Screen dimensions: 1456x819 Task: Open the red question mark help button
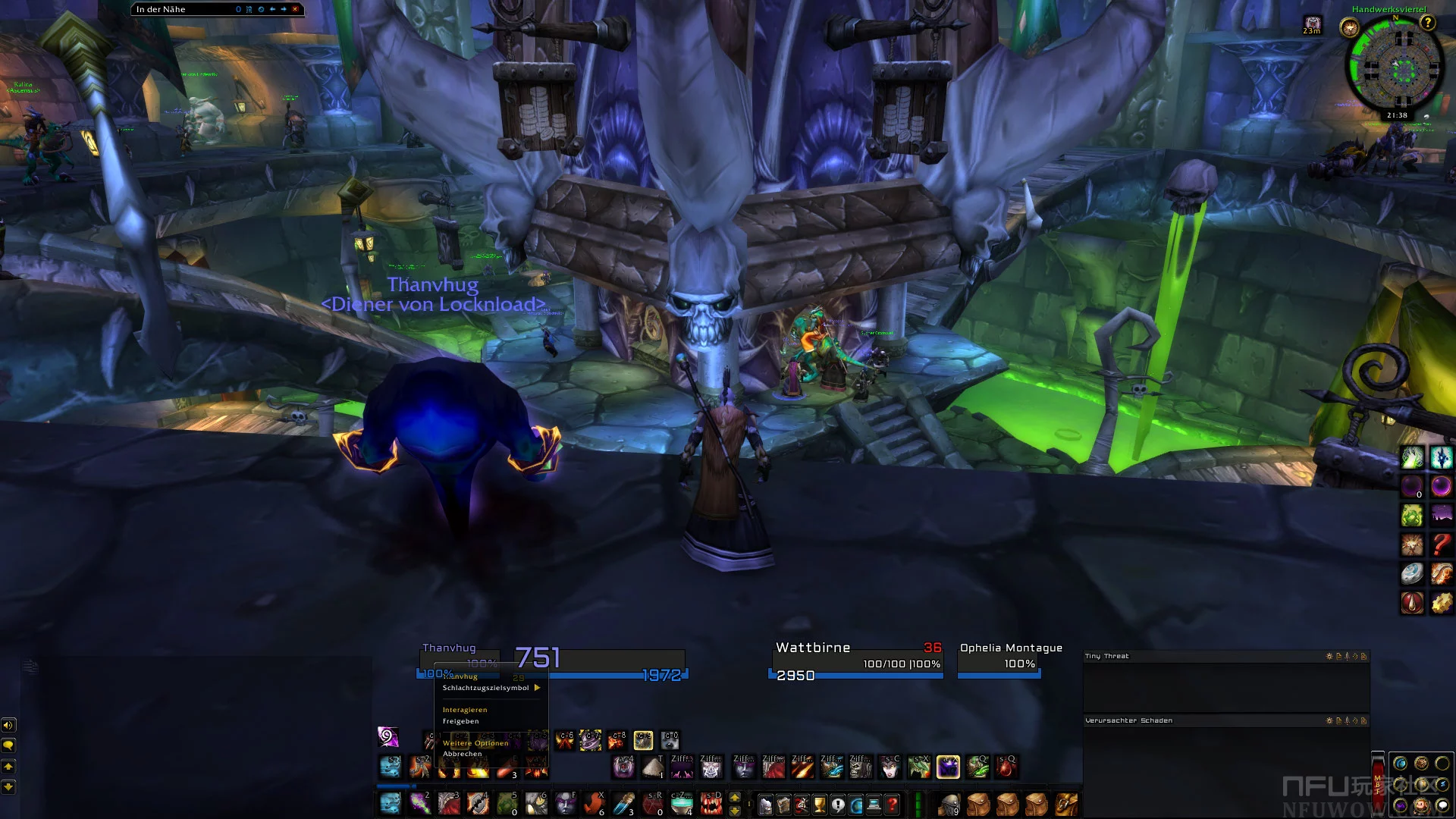893,804
